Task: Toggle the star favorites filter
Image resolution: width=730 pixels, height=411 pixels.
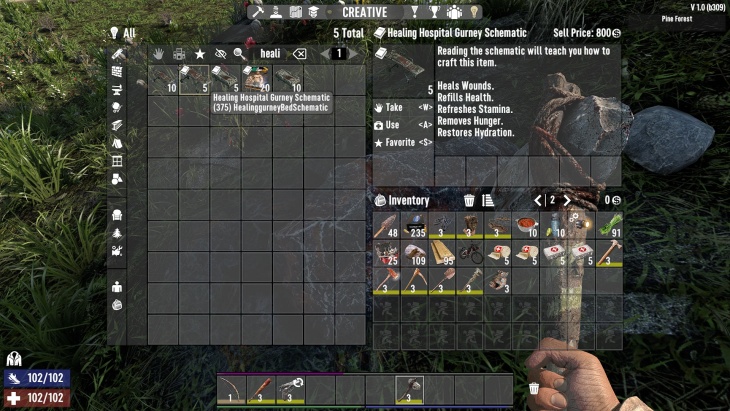Action: coord(199,53)
